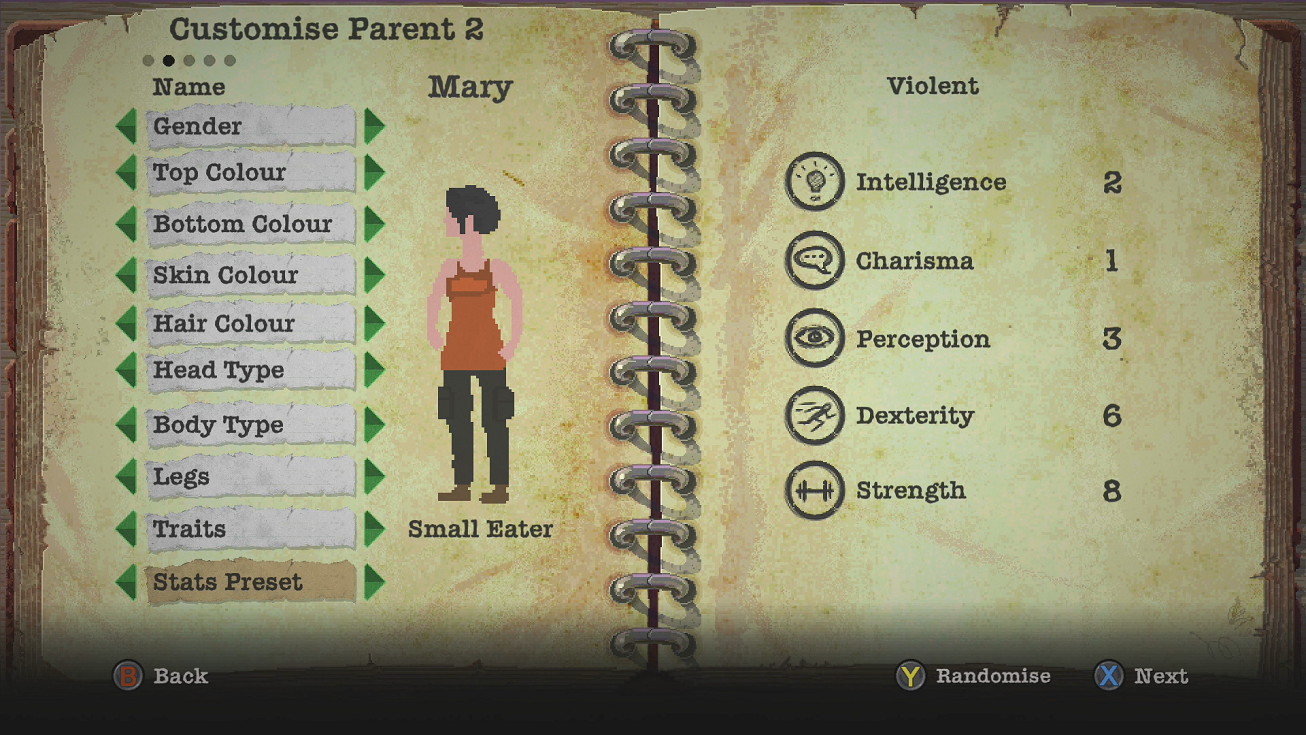Select the Body Type option
Viewport: 1306px width, 735px height.
click(x=250, y=425)
